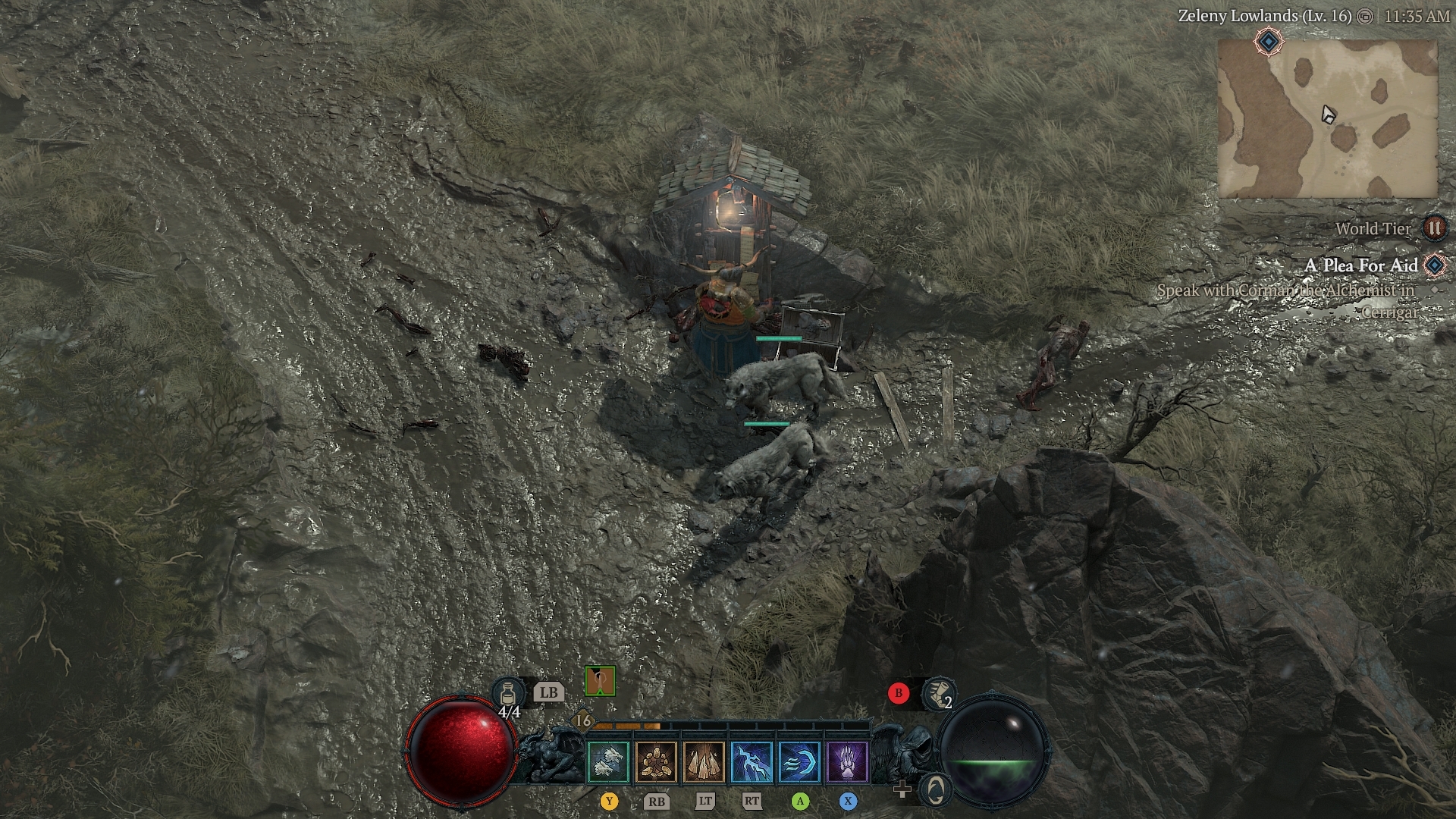1456x819 pixels.
Task: Open the quest A Plea For Aid
Action: tap(1361, 266)
